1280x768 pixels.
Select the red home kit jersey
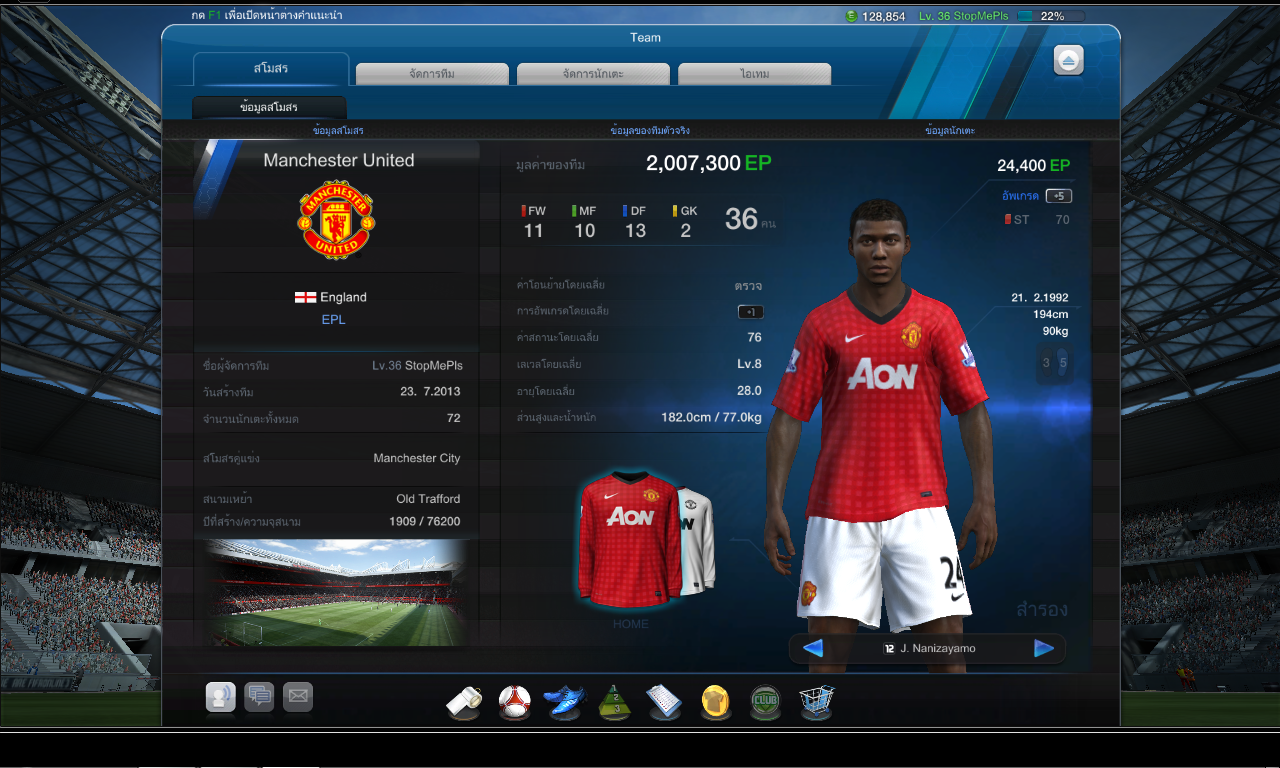point(629,538)
